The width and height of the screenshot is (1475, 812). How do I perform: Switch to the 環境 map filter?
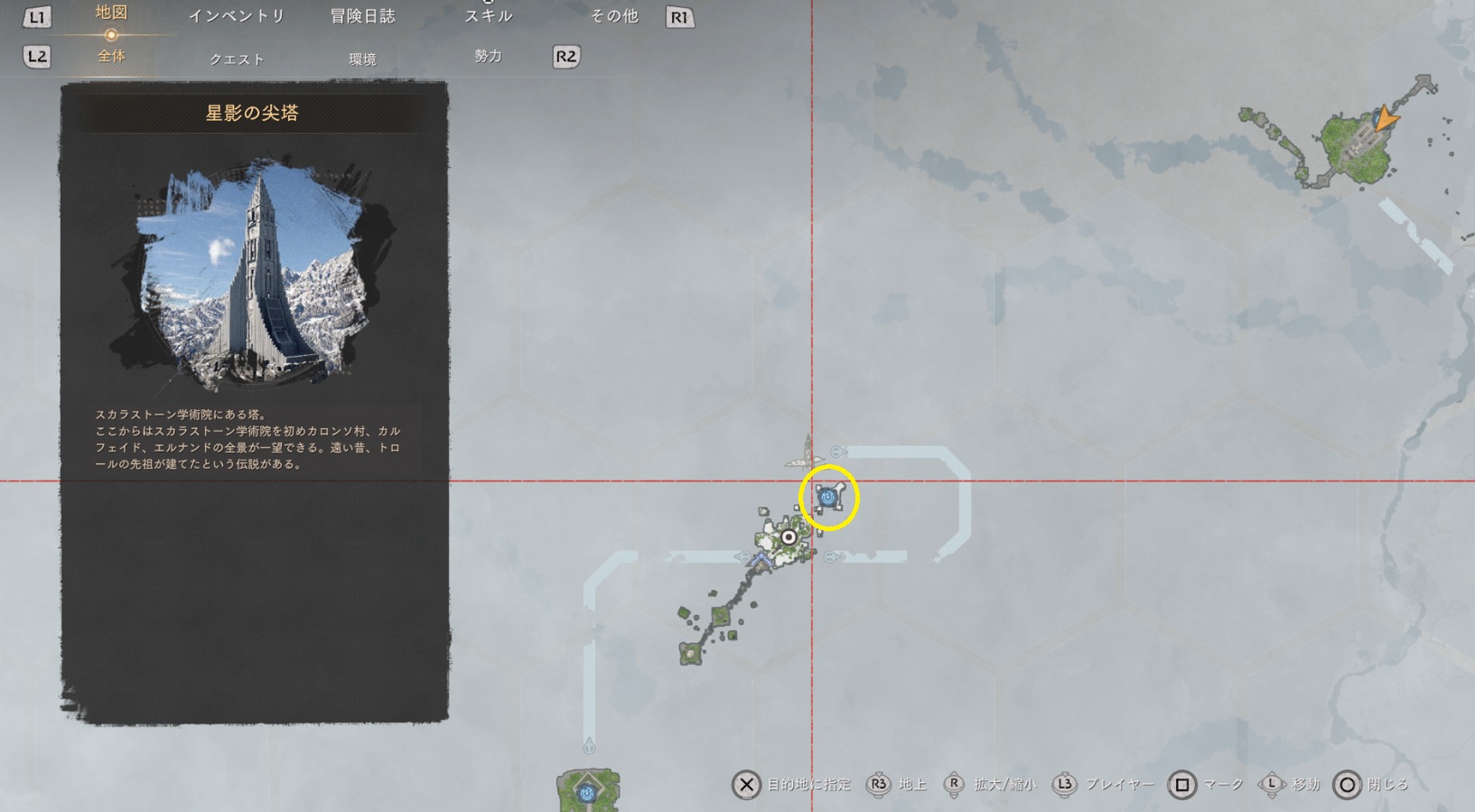[x=362, y=59]
